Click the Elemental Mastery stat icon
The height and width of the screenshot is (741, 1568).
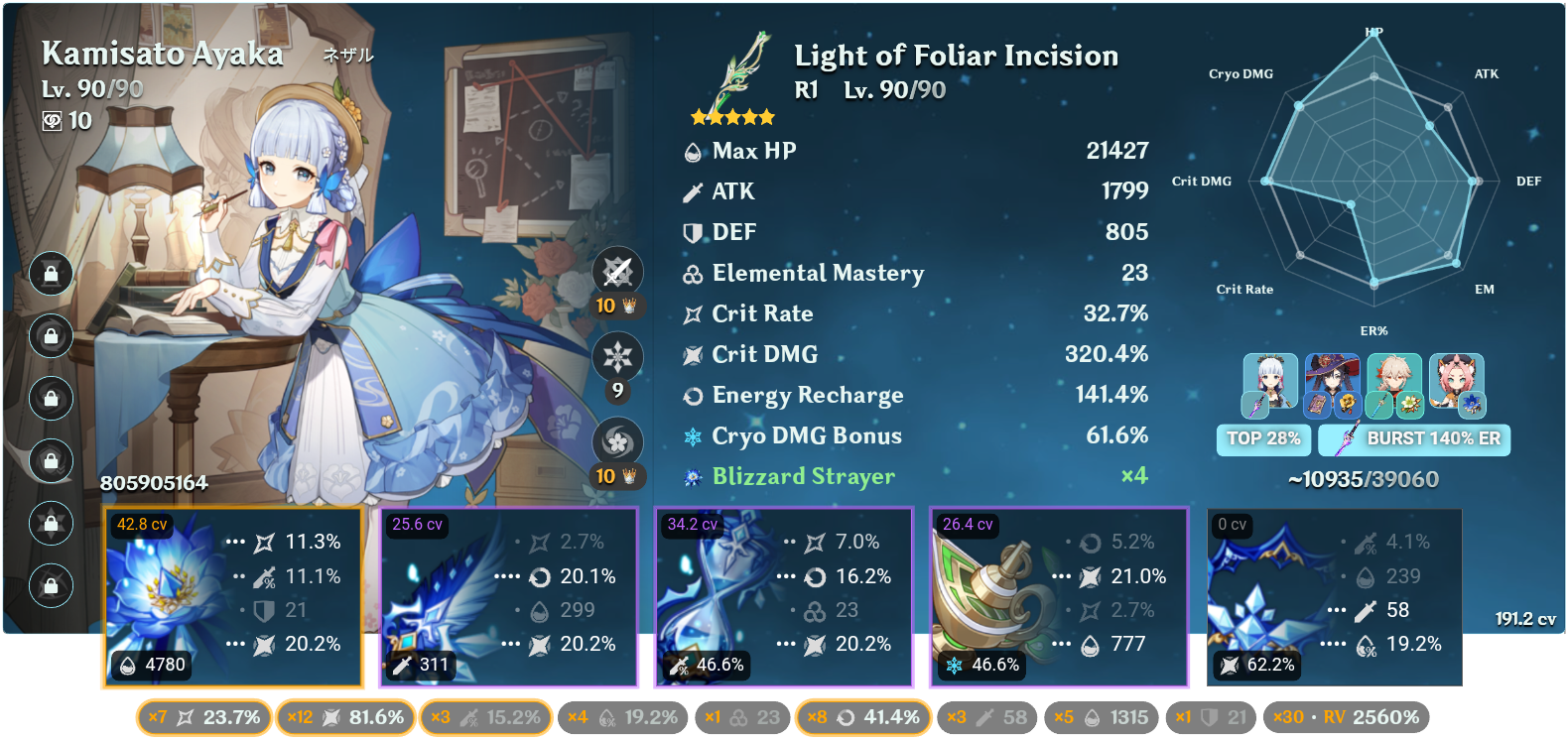(x=693, y=273)
